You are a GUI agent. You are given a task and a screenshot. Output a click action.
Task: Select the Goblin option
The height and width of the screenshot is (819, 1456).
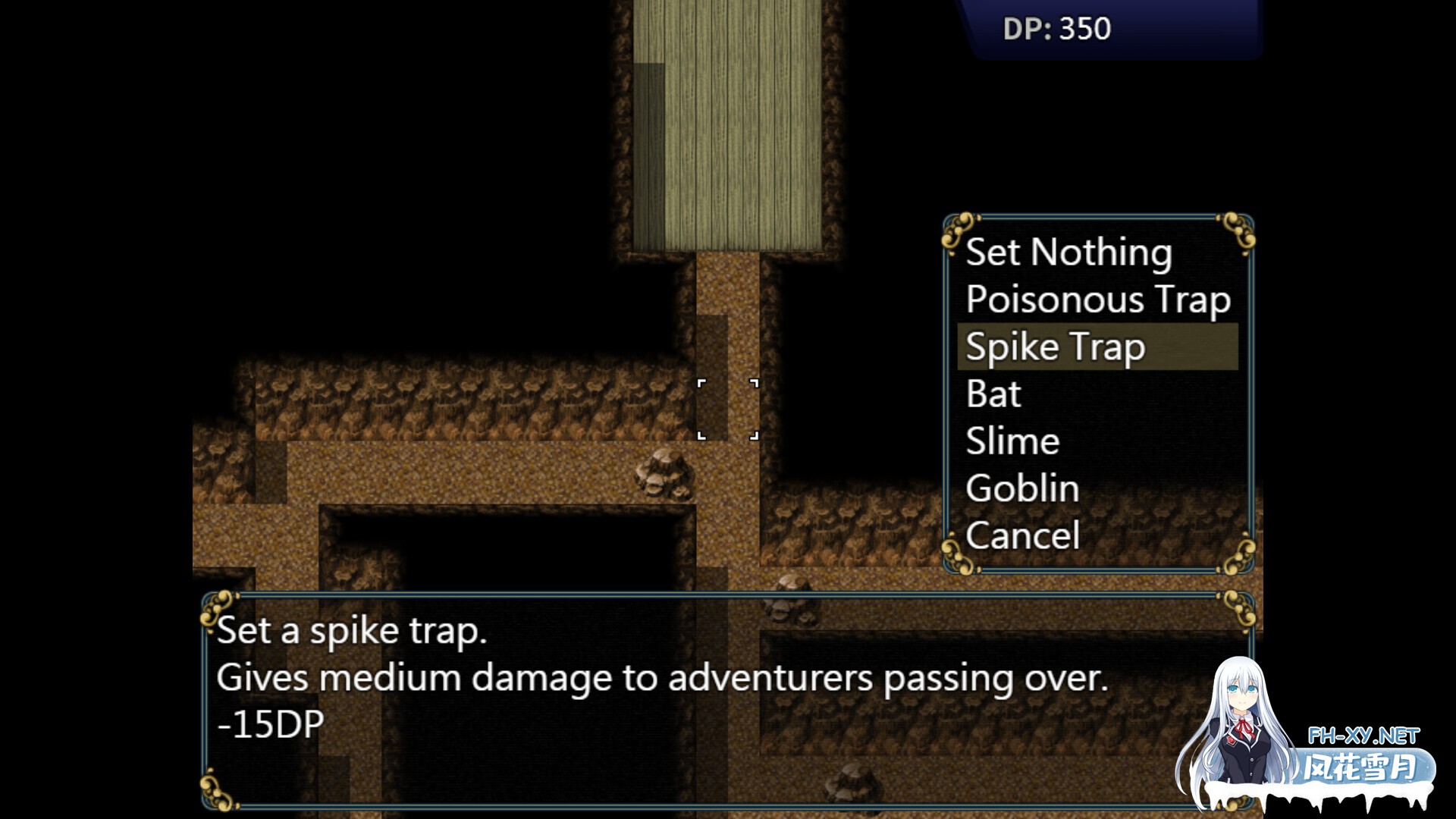[1022, 488]
